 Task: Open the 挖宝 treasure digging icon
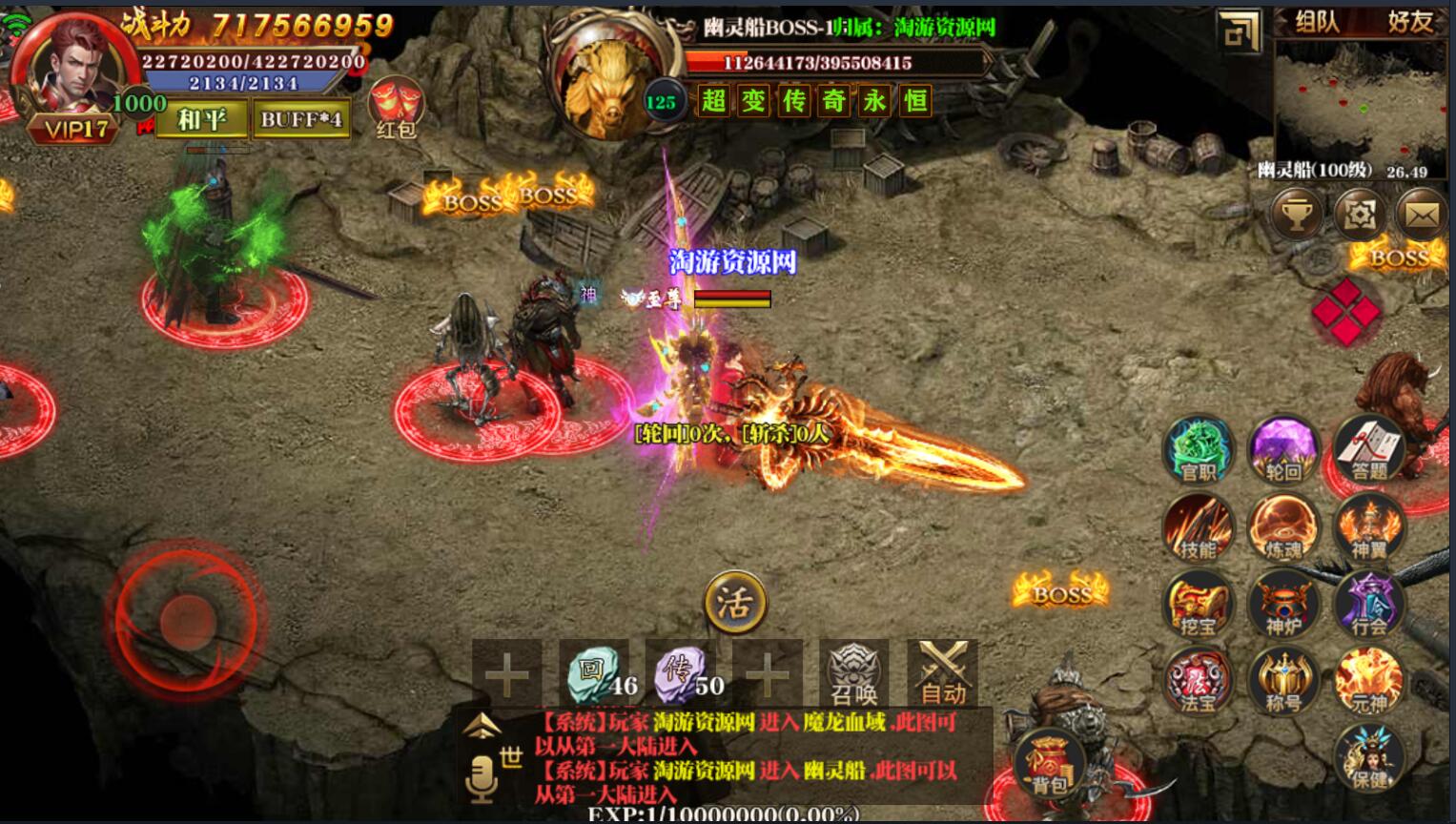coord(1198,604)
